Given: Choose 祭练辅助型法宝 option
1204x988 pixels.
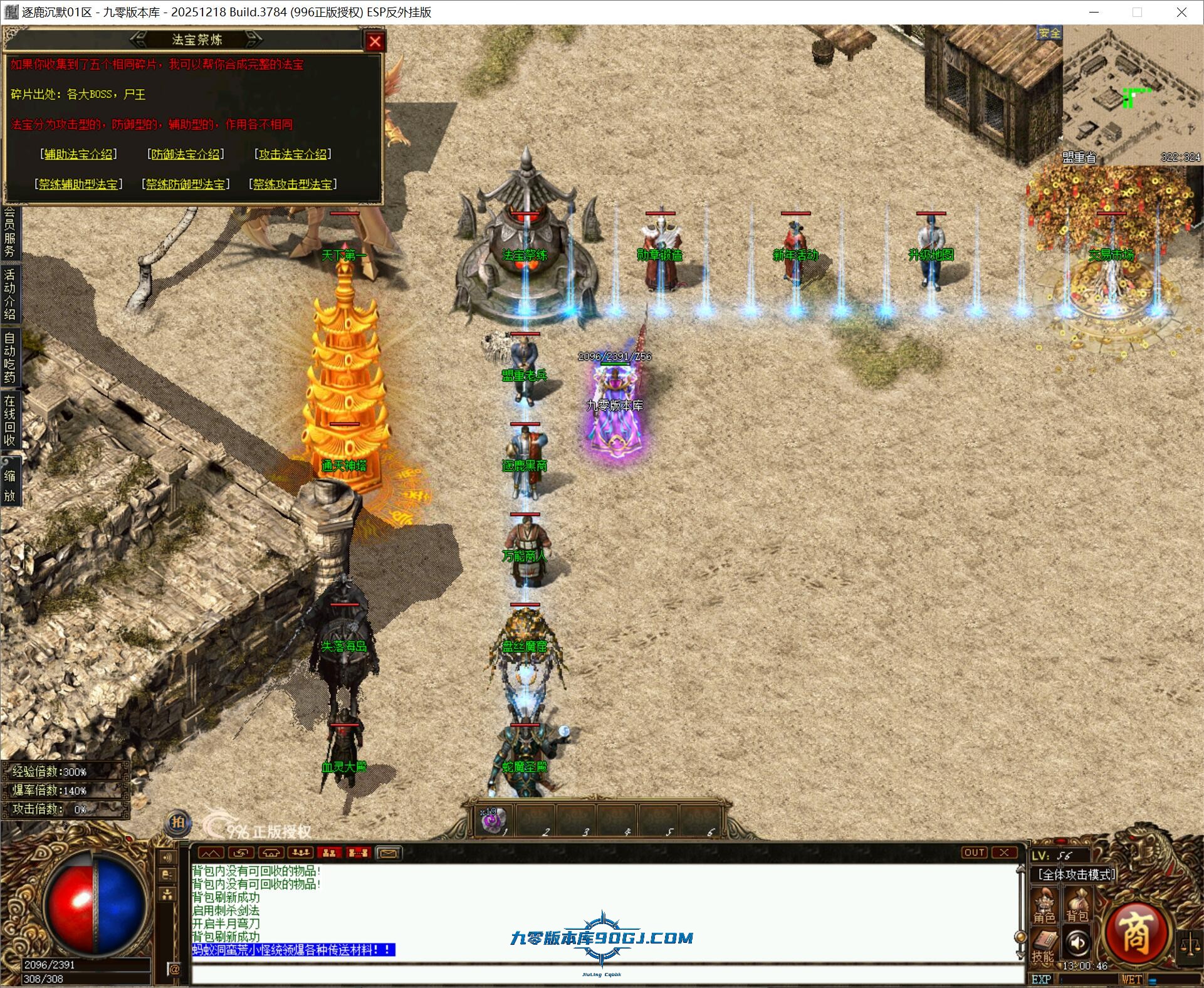Looking at the screenshot, I should point(78,184).
